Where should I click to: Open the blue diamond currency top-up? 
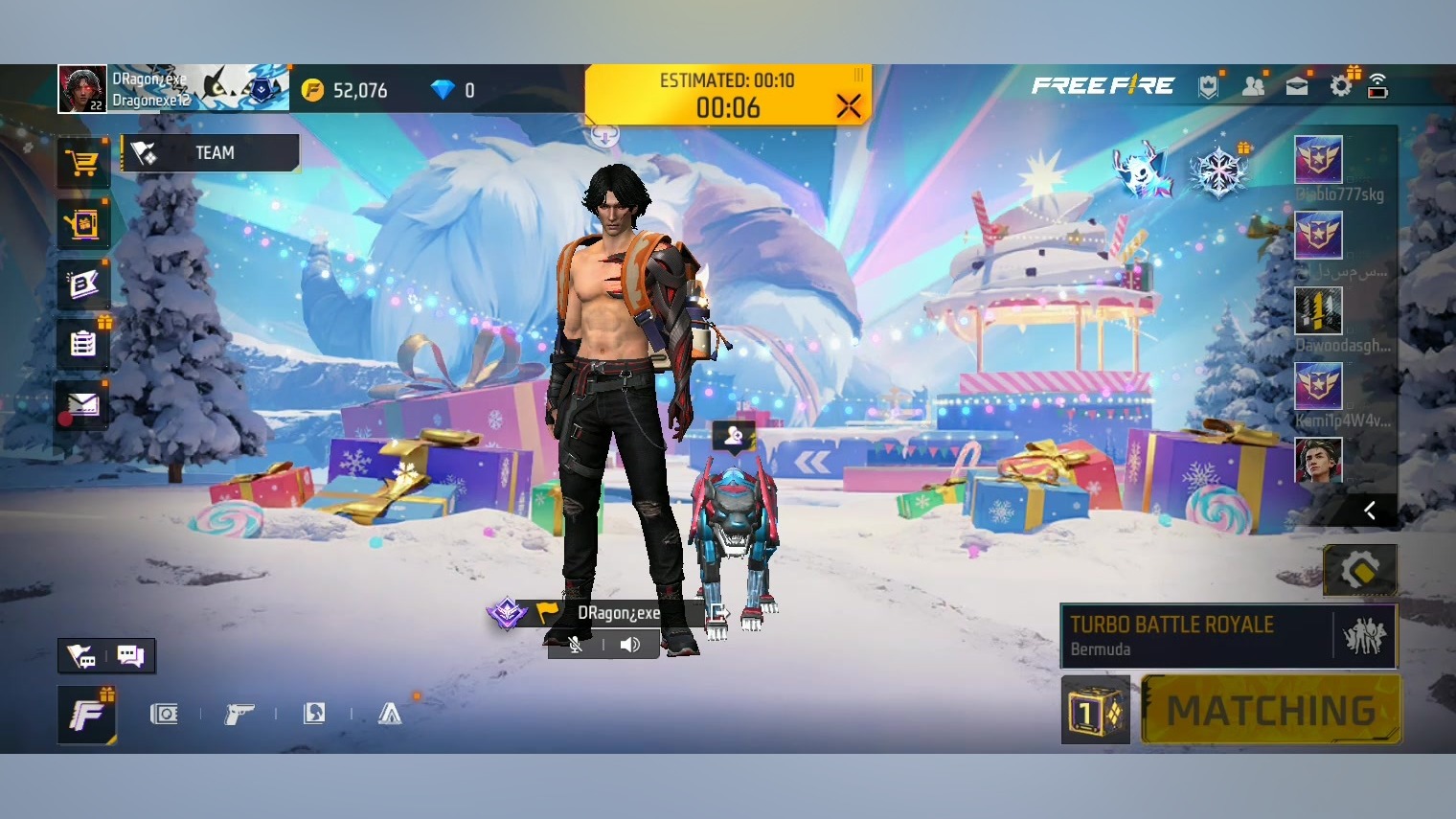tap(443, 90)
